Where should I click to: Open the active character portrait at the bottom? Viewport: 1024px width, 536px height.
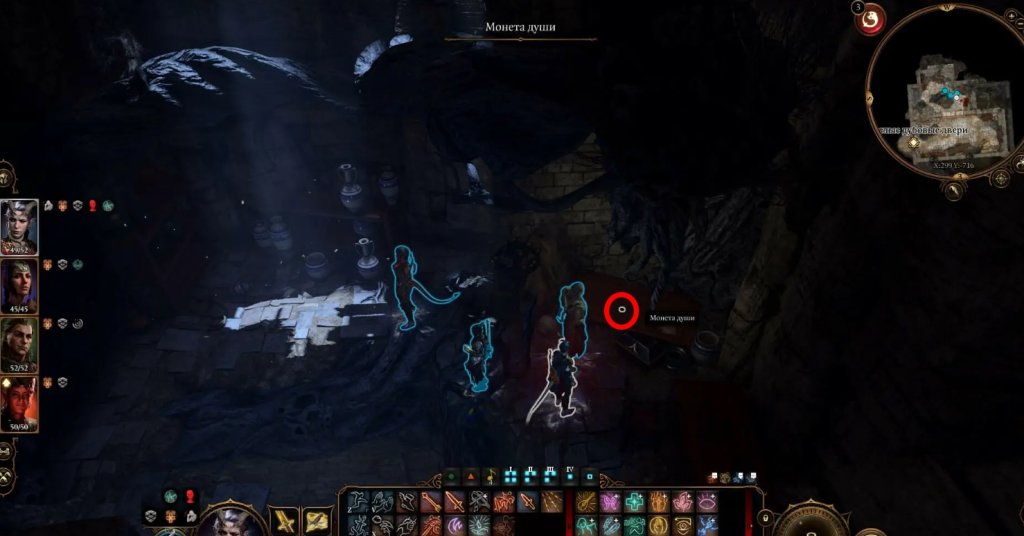click(x=228, y=522)
